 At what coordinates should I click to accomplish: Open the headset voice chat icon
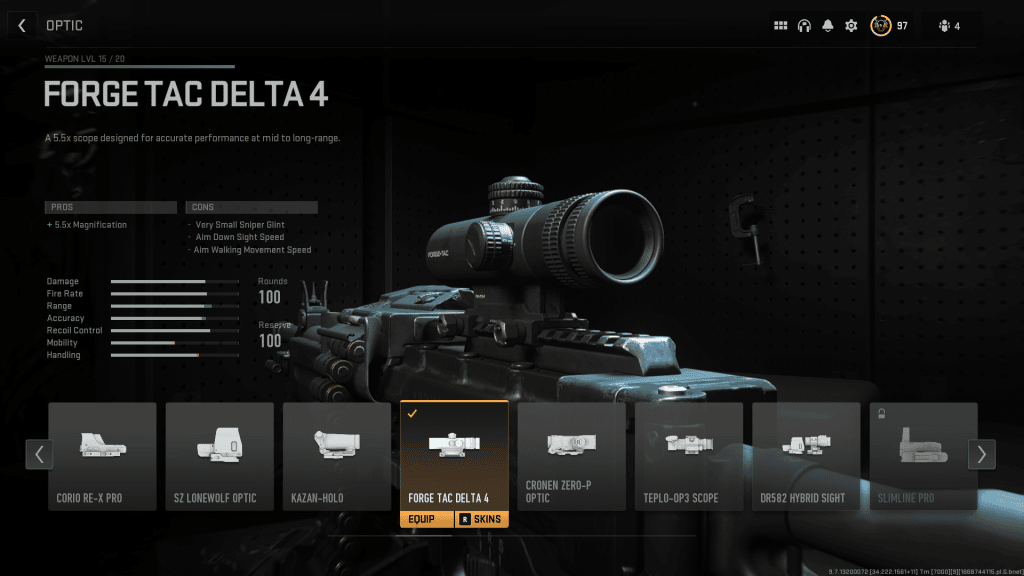pos(804,26)
